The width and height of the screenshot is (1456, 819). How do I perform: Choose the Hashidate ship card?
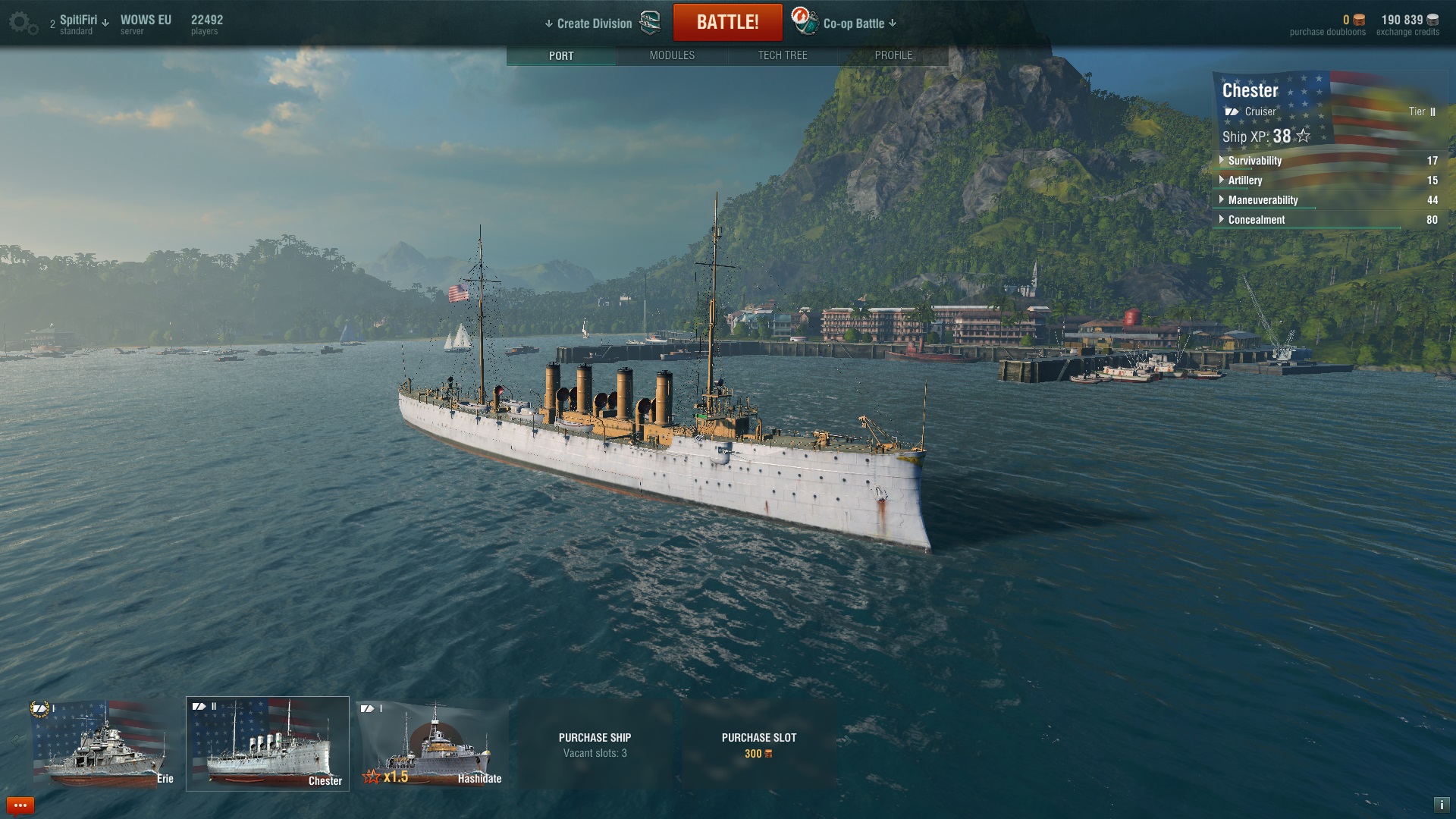432,745
